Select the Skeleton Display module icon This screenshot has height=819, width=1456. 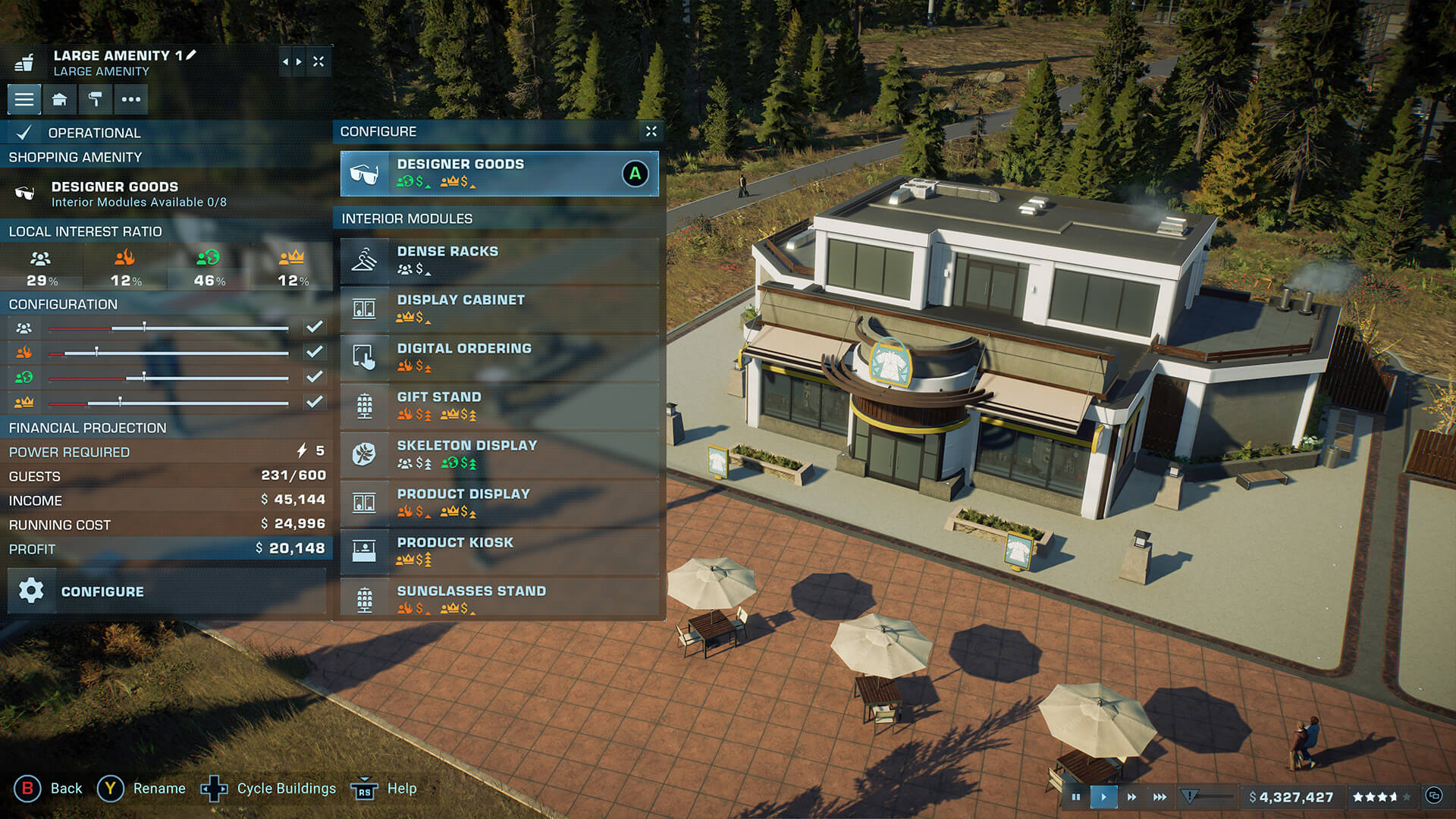365,455
